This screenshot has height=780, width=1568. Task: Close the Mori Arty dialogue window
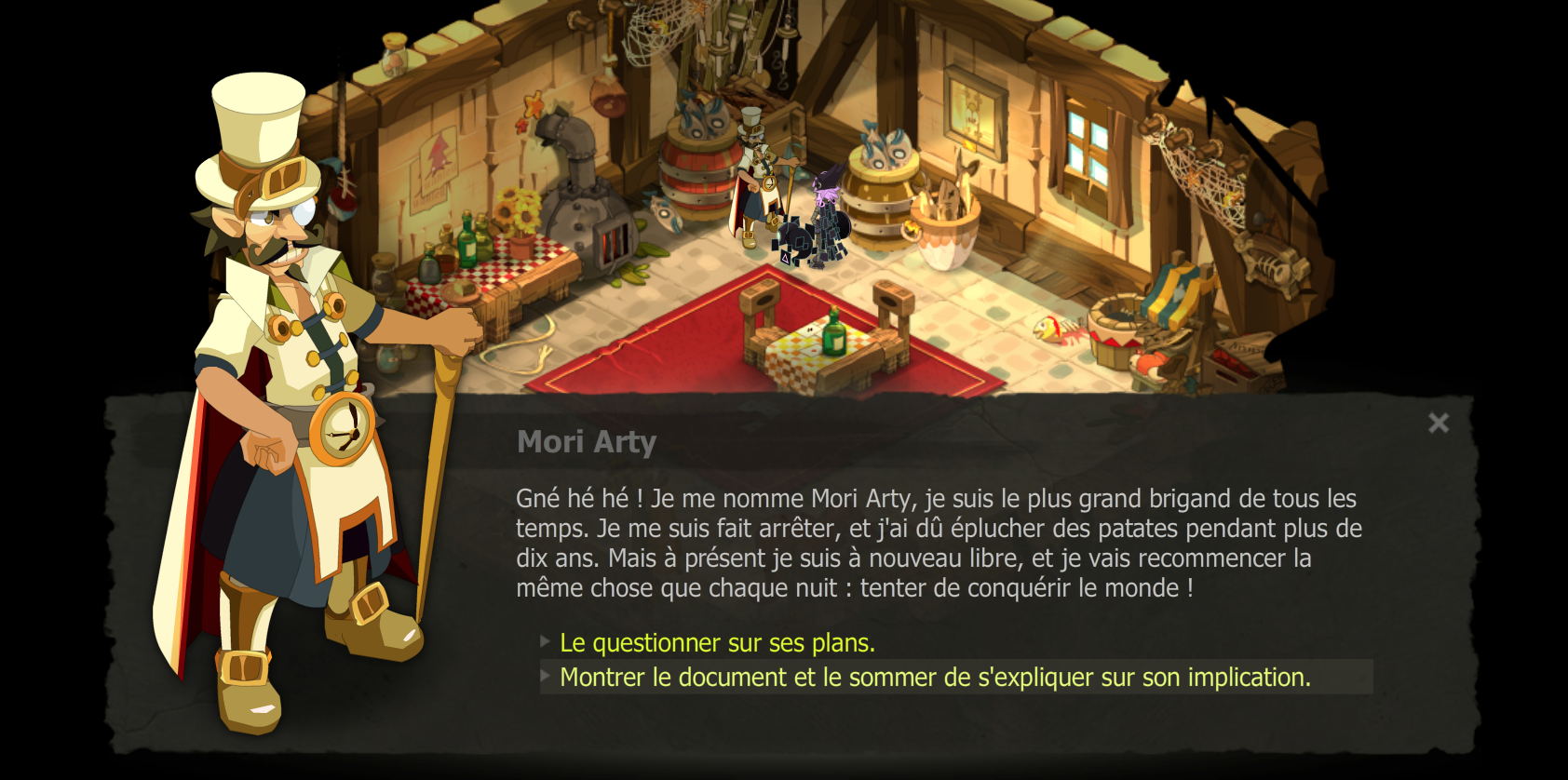pos(1439,424)
